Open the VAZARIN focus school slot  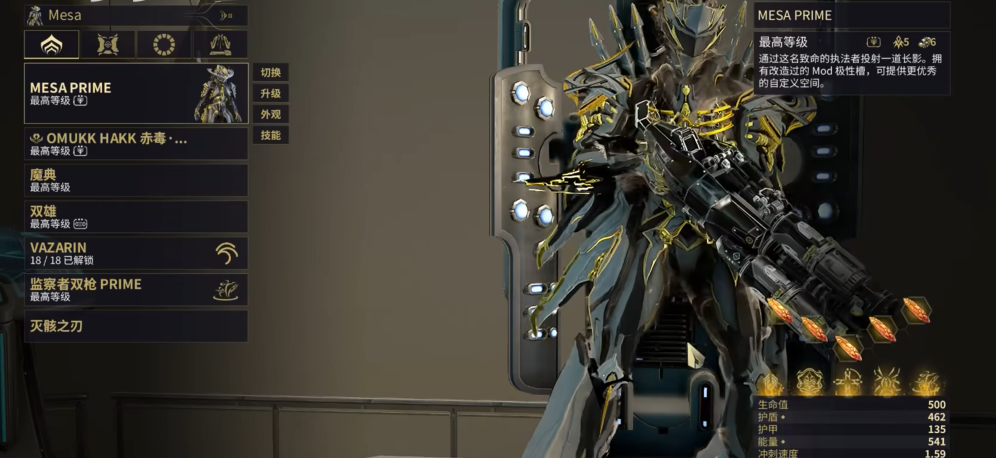[135, 252]
